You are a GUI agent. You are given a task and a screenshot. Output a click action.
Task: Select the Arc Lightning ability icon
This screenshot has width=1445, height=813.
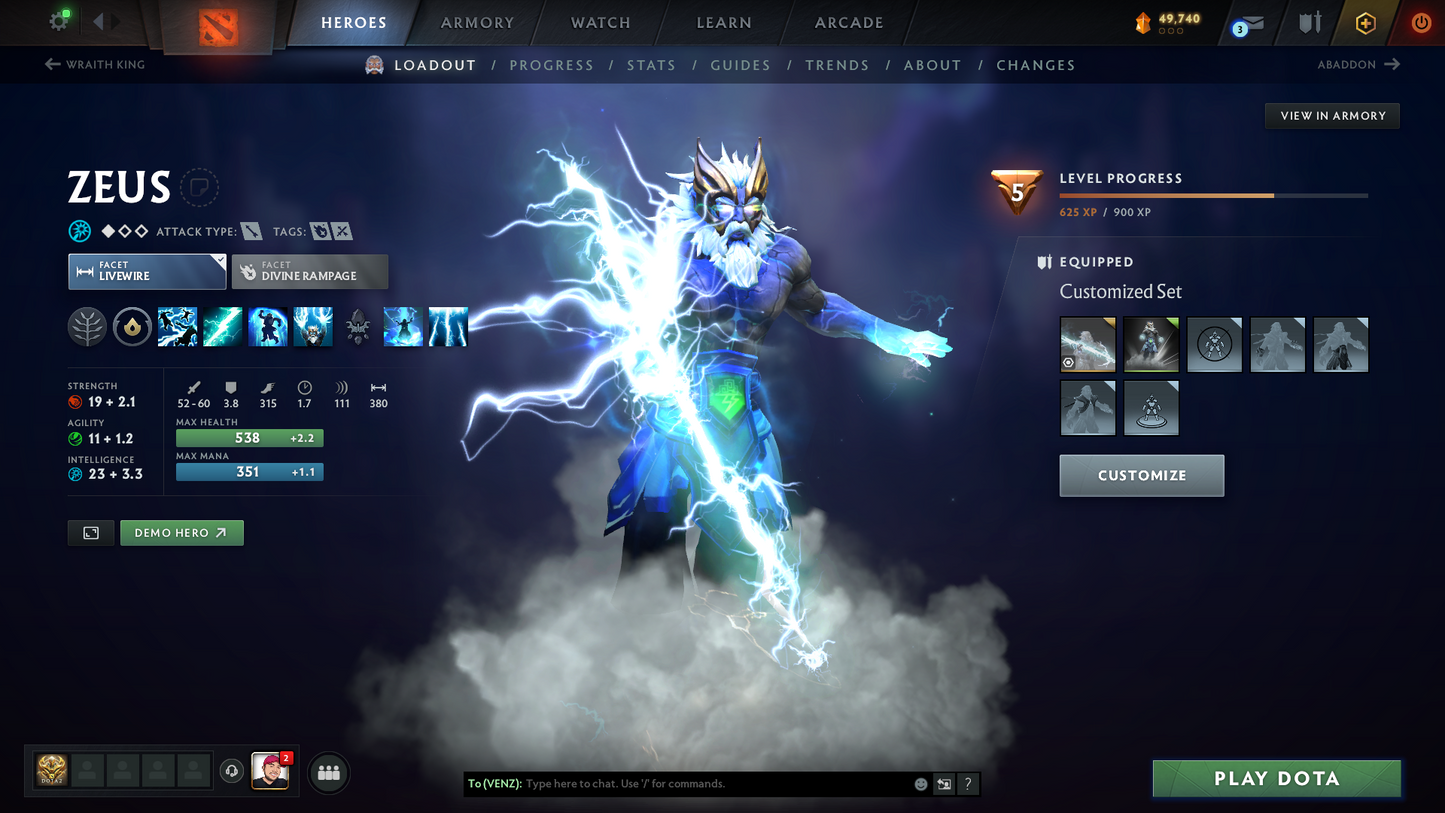[x=177, y=327]
